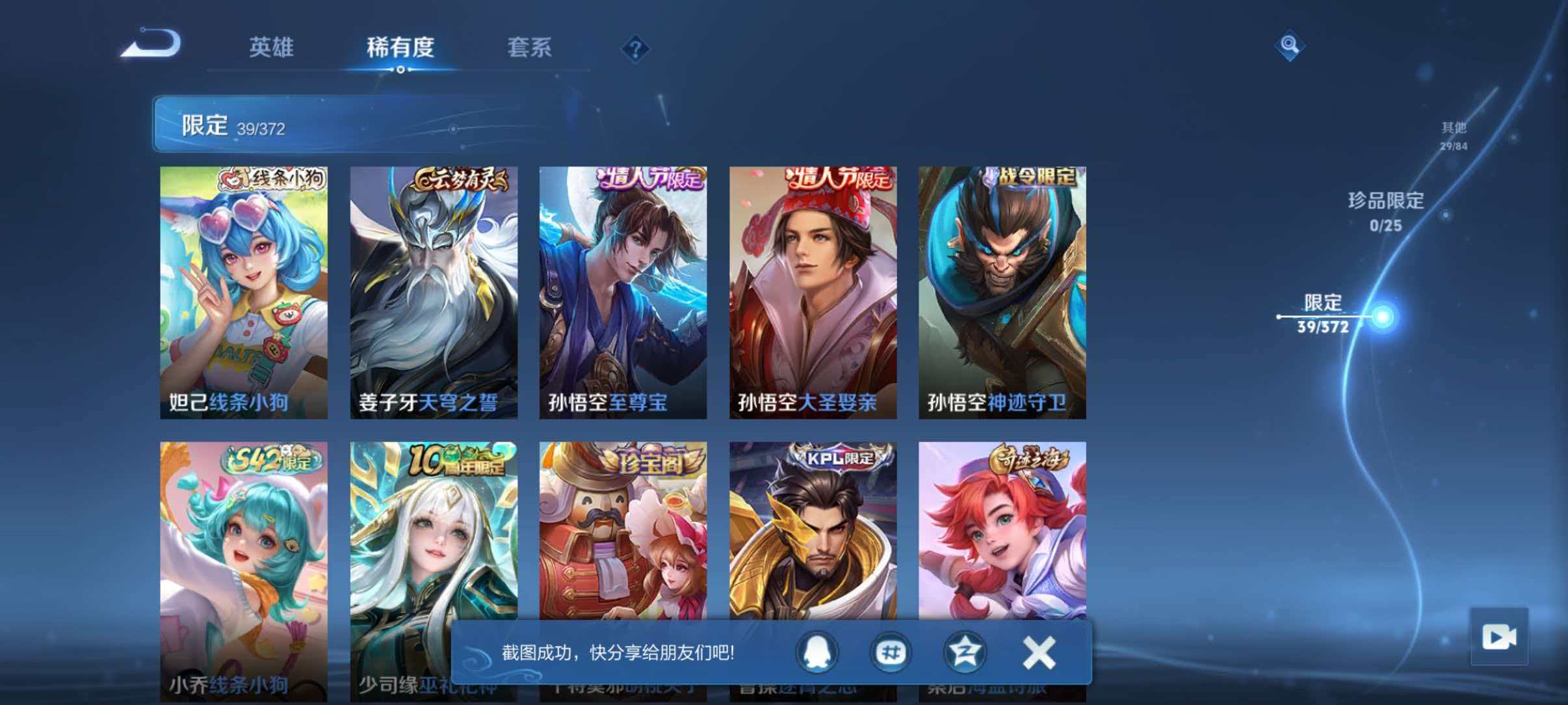The width and height of the screenshot is (1568, 705).
Task: Open the QQ share icon
Action: pyautogui.click(x=817, y=653)
